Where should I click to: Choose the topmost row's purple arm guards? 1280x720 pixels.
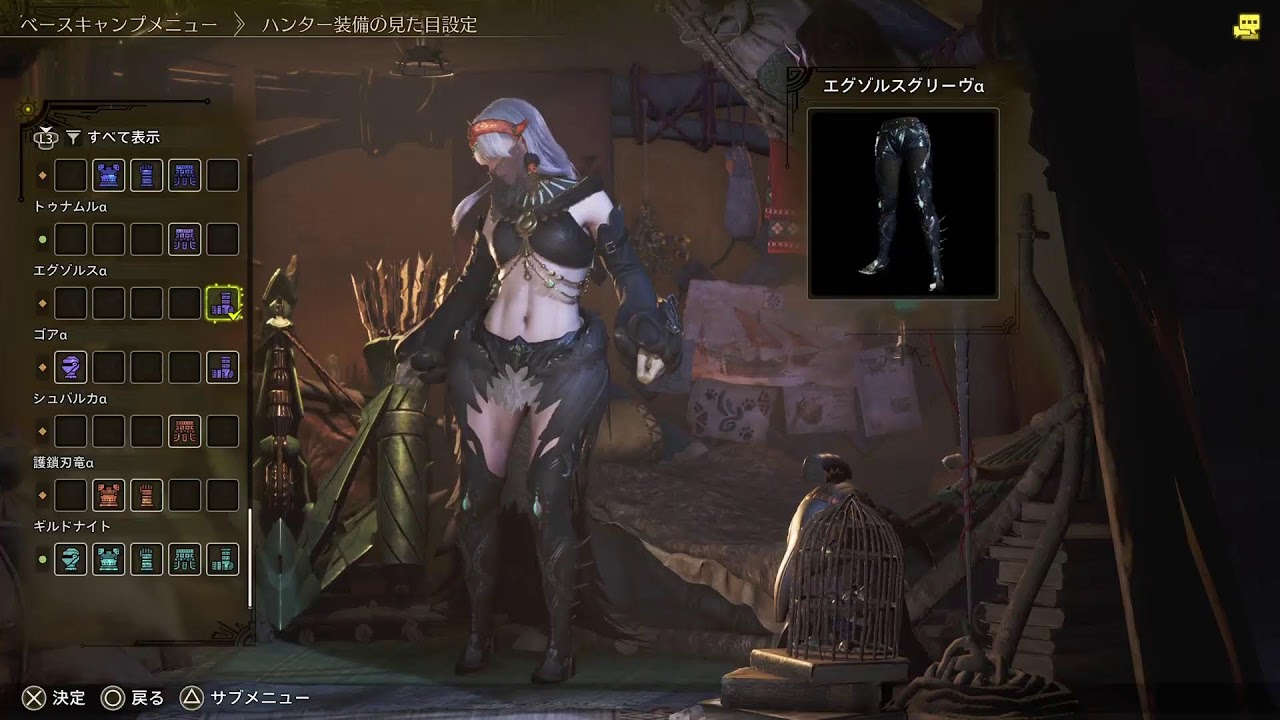[146, 175]
